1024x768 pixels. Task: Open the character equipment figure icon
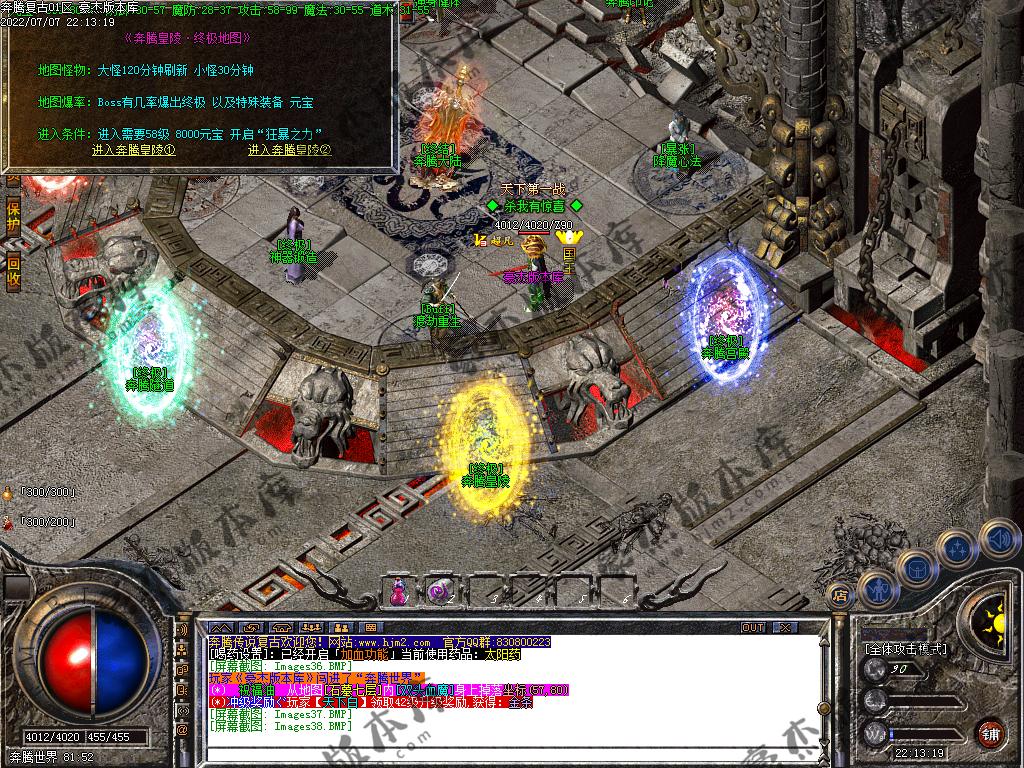[x=877, y=589]
